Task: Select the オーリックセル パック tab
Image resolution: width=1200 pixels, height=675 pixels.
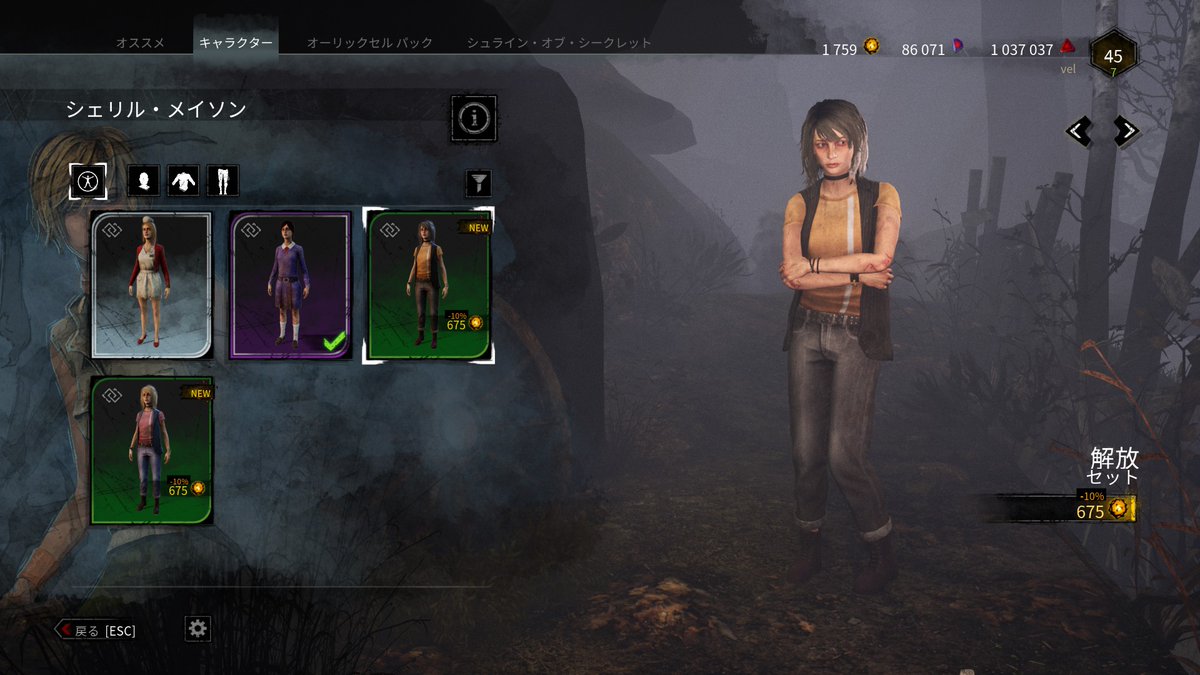Action: pyautogui.click(x=369, y=43)
